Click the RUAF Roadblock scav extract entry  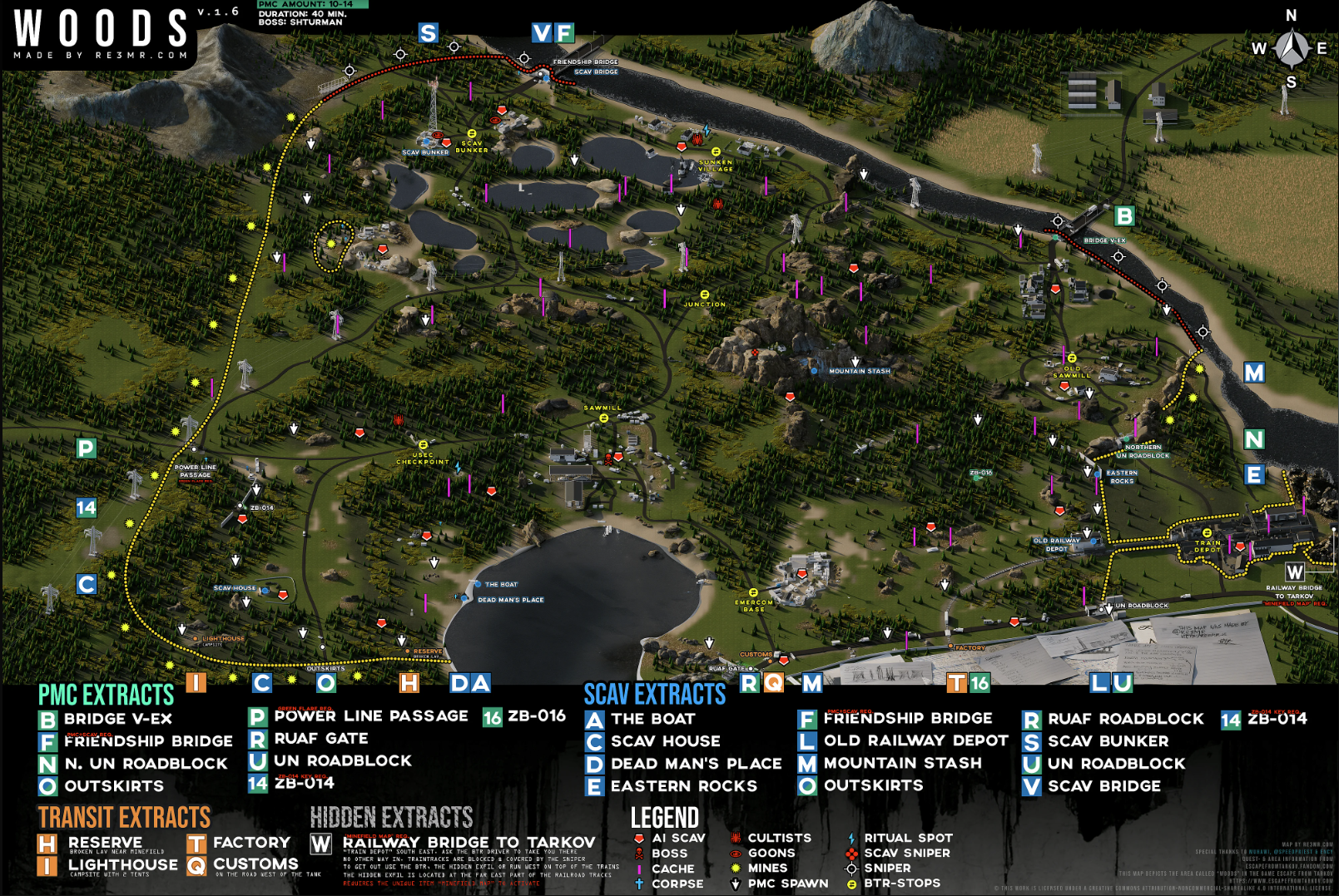pyautogui.click(x=1125, y=719)
